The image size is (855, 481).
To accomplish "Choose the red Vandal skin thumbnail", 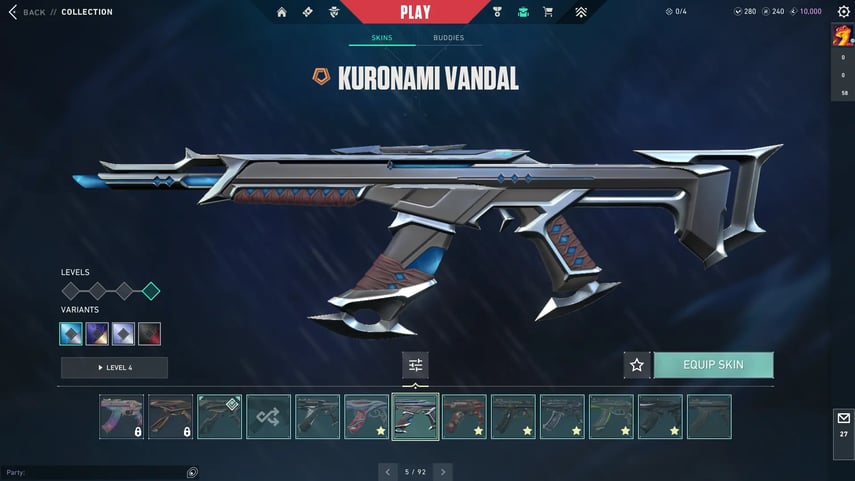I will (x=464, y=417).
